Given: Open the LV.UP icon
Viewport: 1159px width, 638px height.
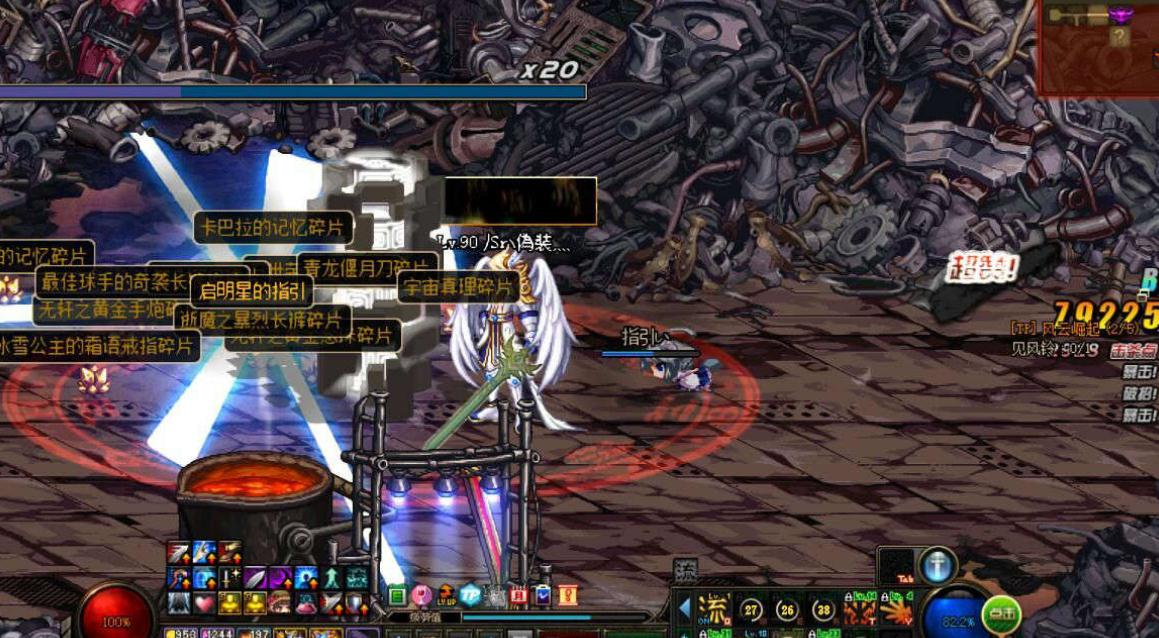Looking at the screenshot, I should coord(446,596).
